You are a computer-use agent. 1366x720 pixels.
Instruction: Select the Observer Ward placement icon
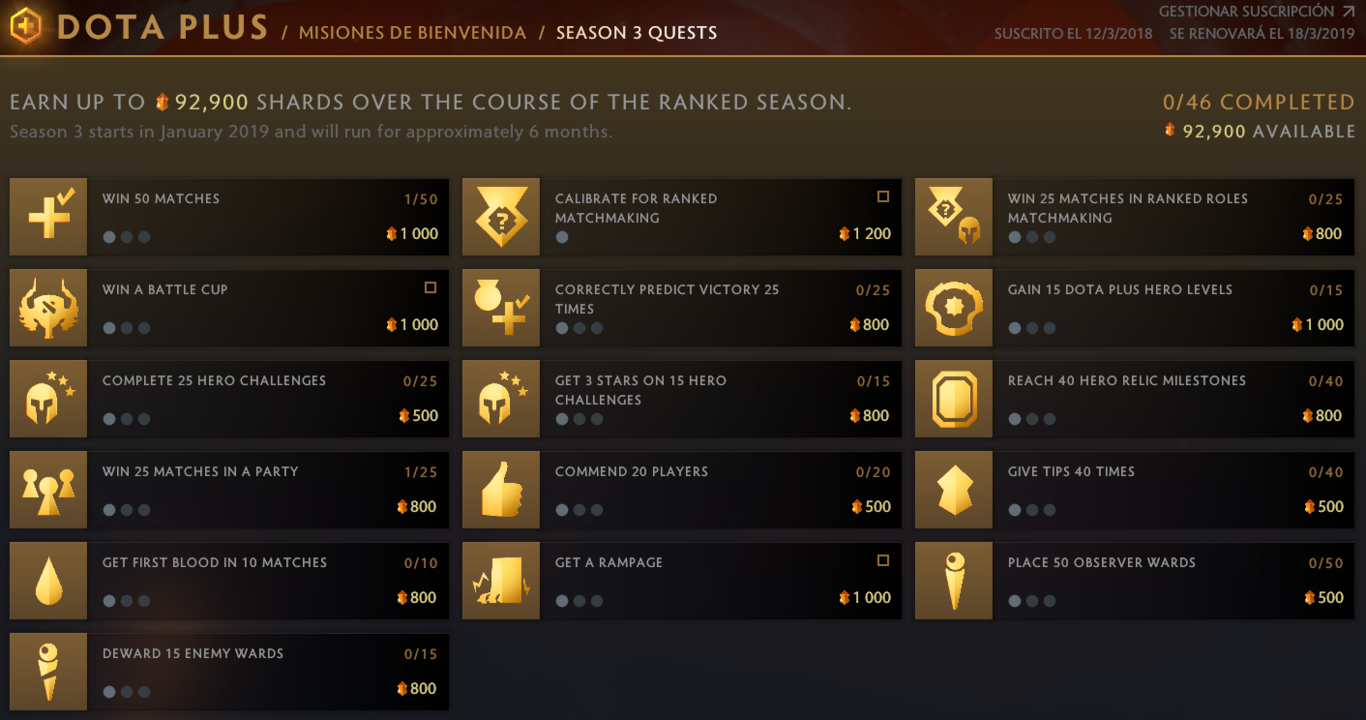coord(953,580)
